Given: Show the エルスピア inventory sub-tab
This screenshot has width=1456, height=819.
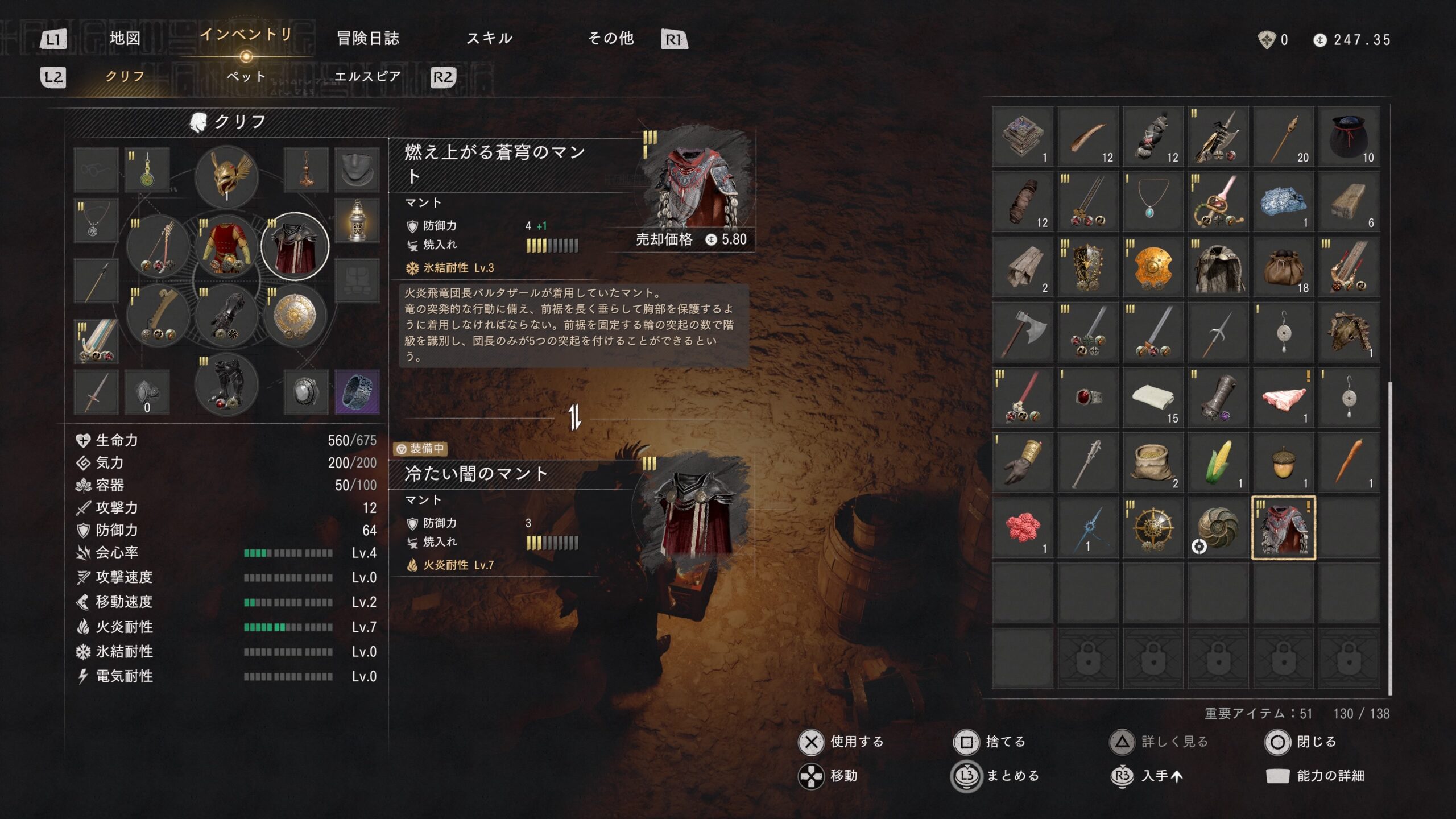Looking at the screenshot, I should [367, 76].
